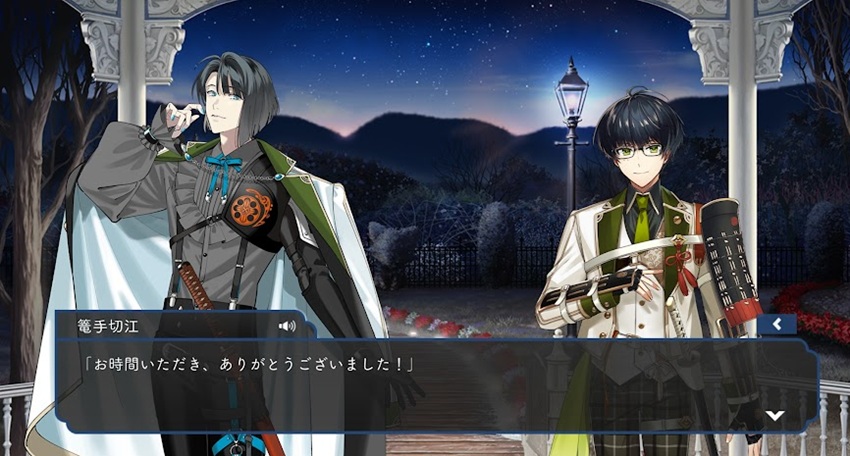The width and height of the screenshot is (850, 456).
Task: Replay the voice line with the speaker icon
Action: coord(288,325)
